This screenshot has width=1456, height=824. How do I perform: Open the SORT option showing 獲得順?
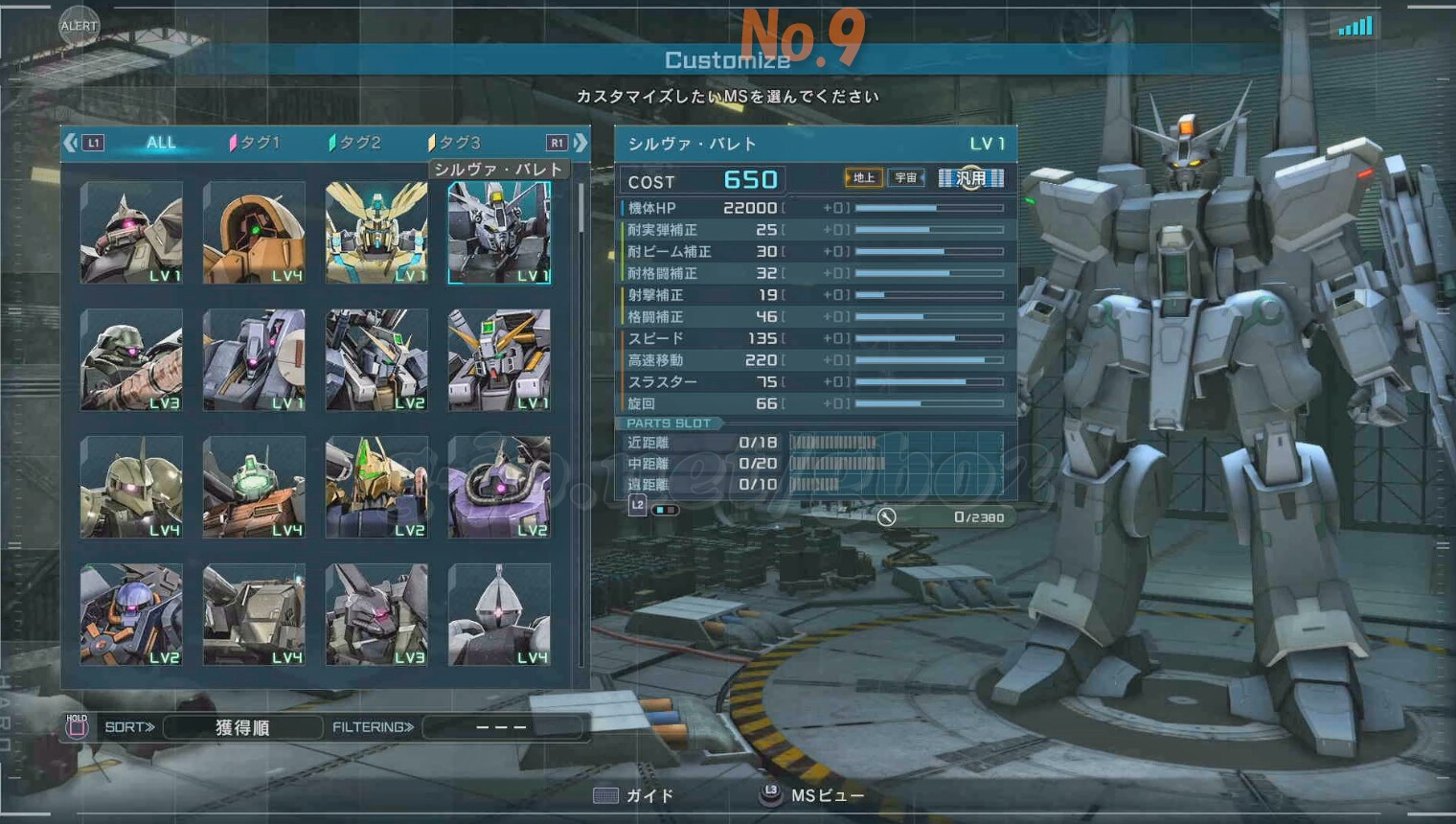point(242,727)
